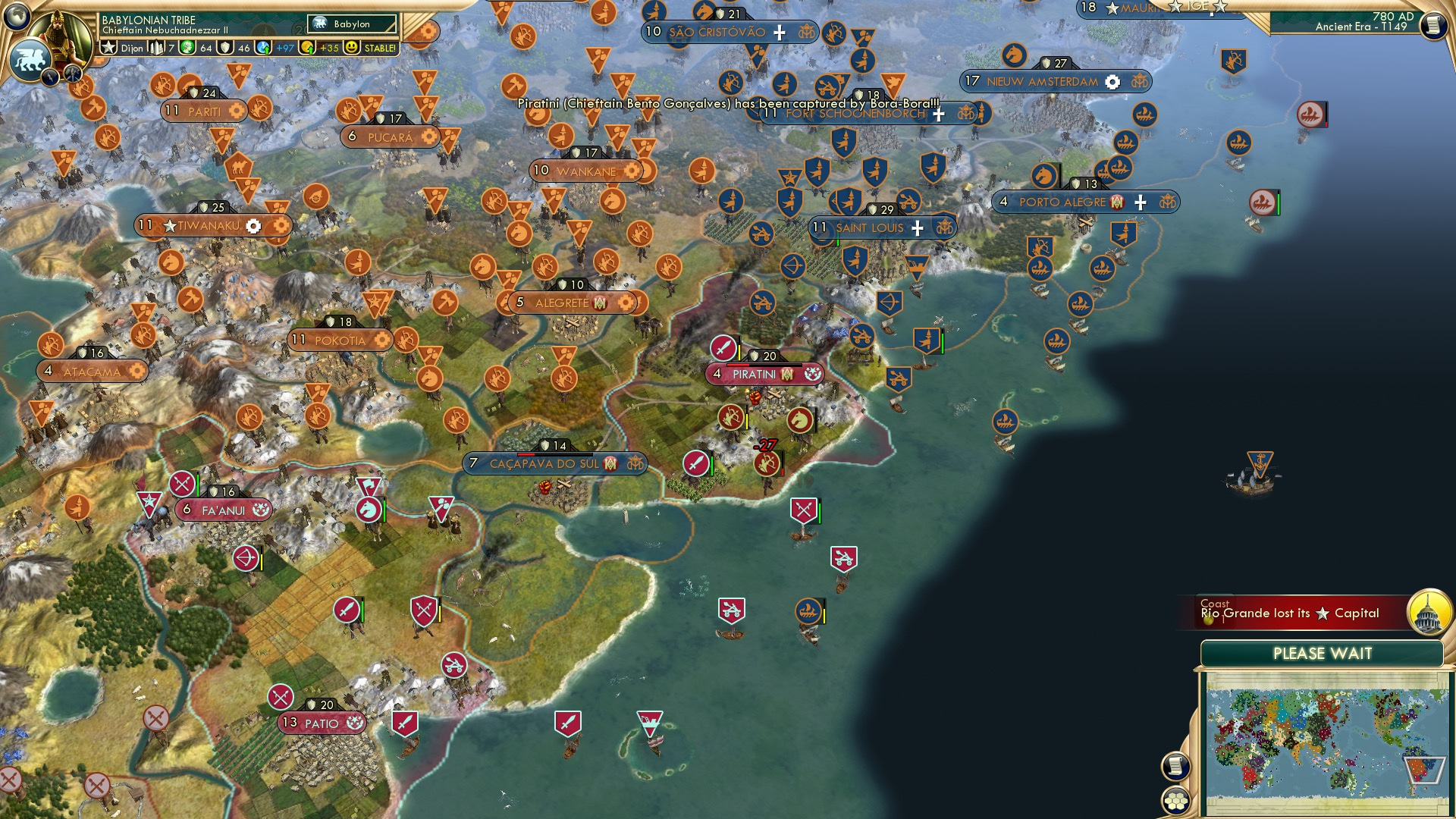Click the faith plus icon on Saint Louis banner

(916, 227)
